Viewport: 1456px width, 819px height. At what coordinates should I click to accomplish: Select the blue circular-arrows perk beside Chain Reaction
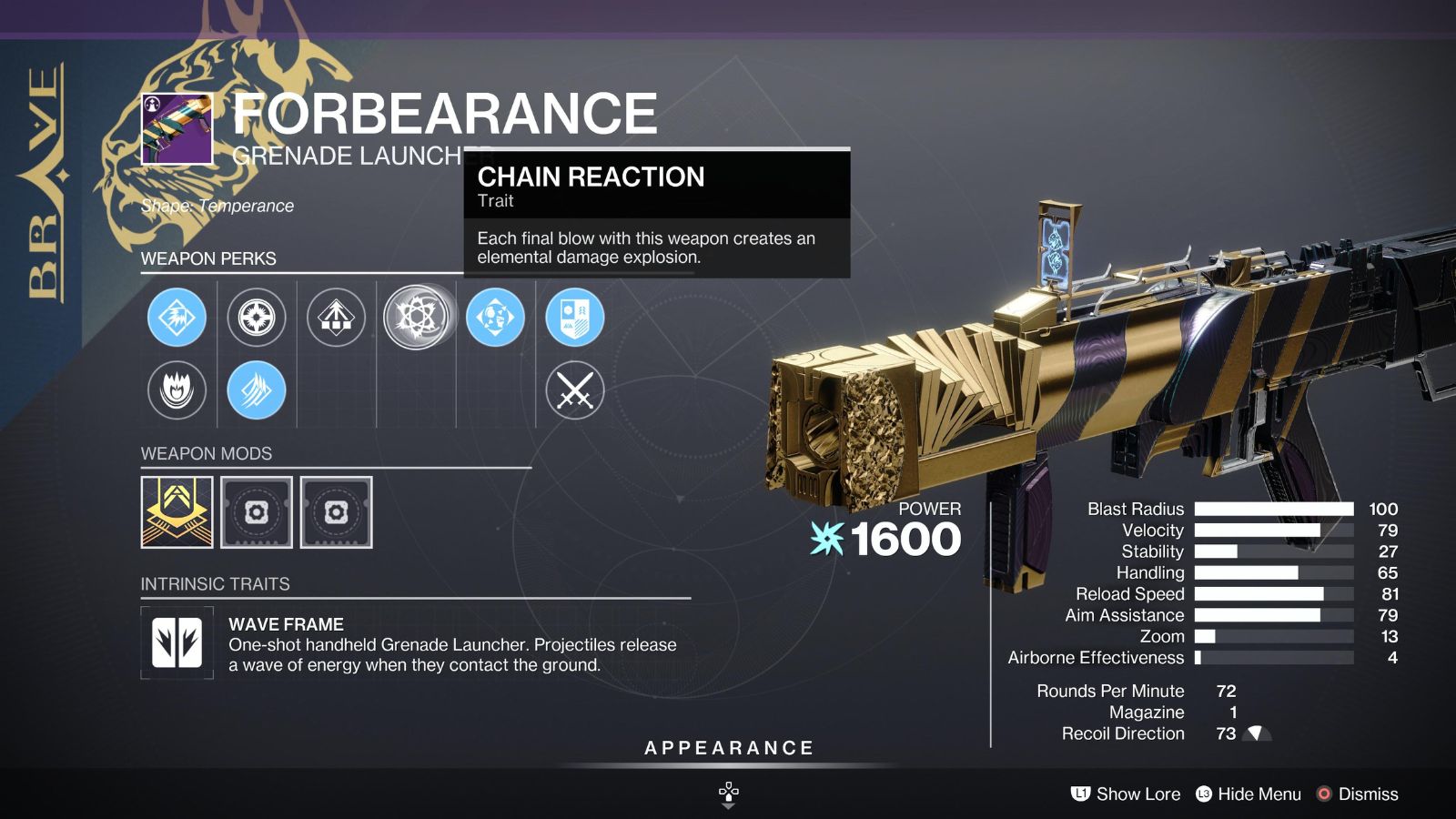(x=498, y=317)
